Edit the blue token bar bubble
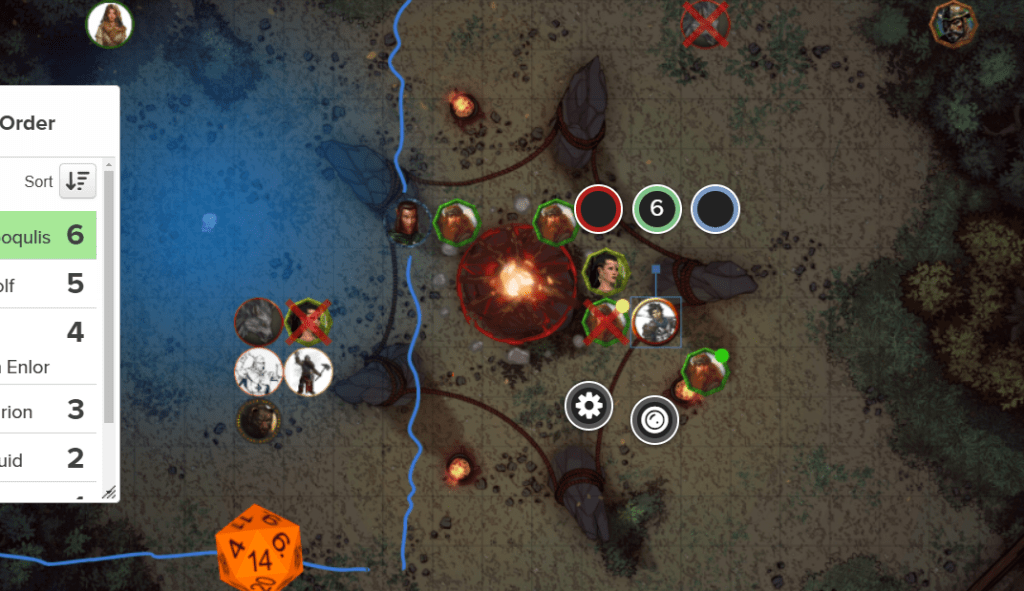This screenshot has height=591, width=1024. pyautogui.click(x=715, y=209)
